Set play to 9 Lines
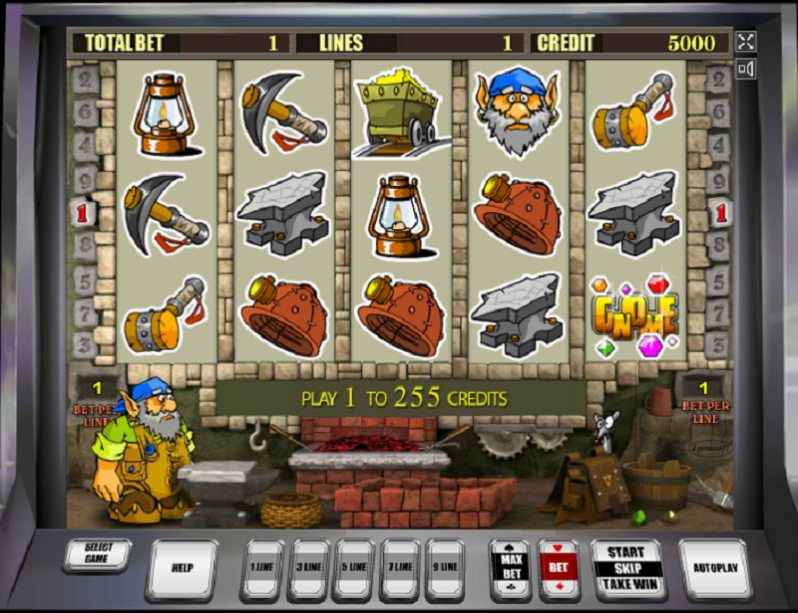Screen dimensions: 798x613 (x=444, y=569)
